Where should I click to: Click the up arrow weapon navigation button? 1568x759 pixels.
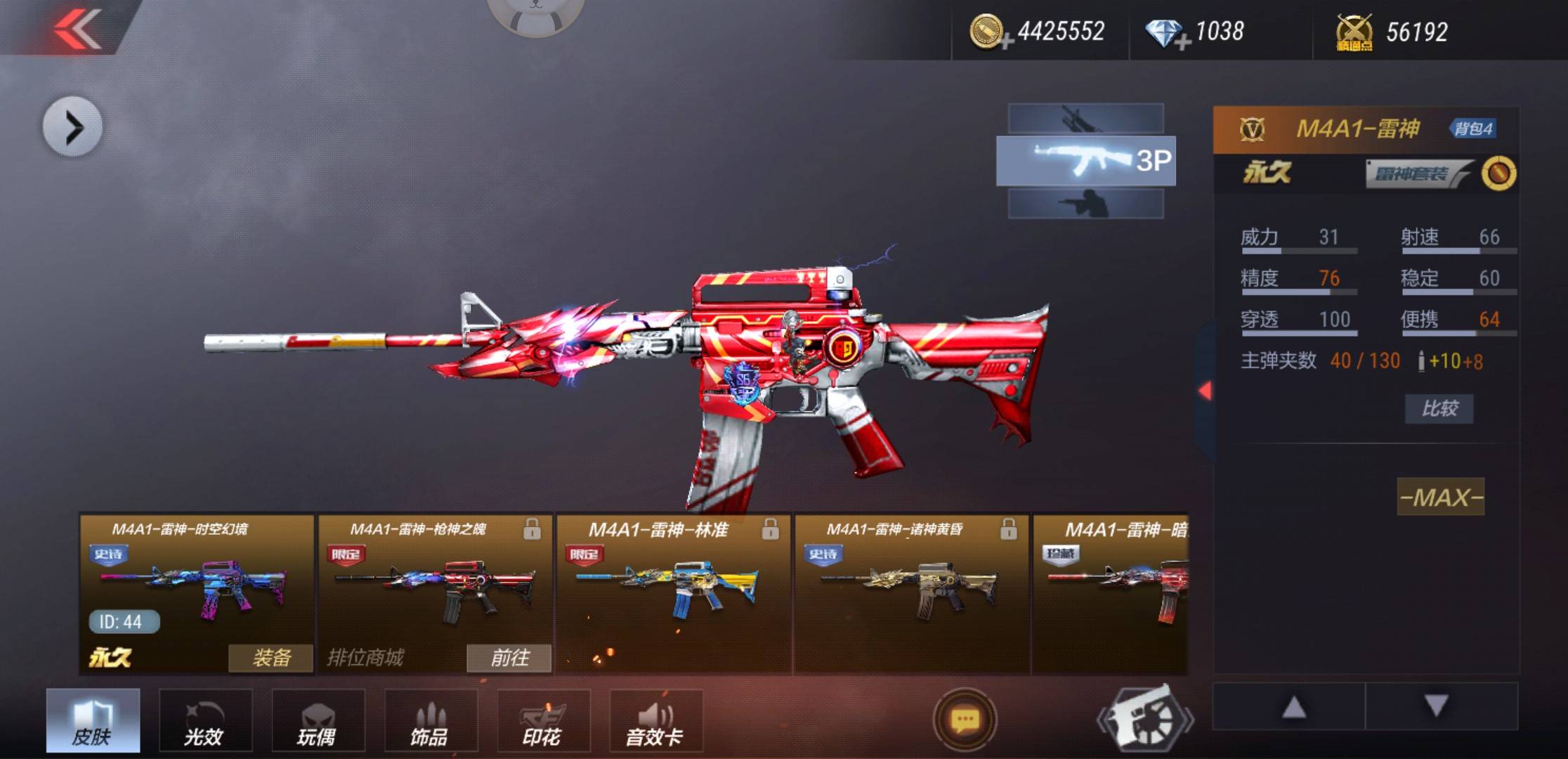point(1293,706)
